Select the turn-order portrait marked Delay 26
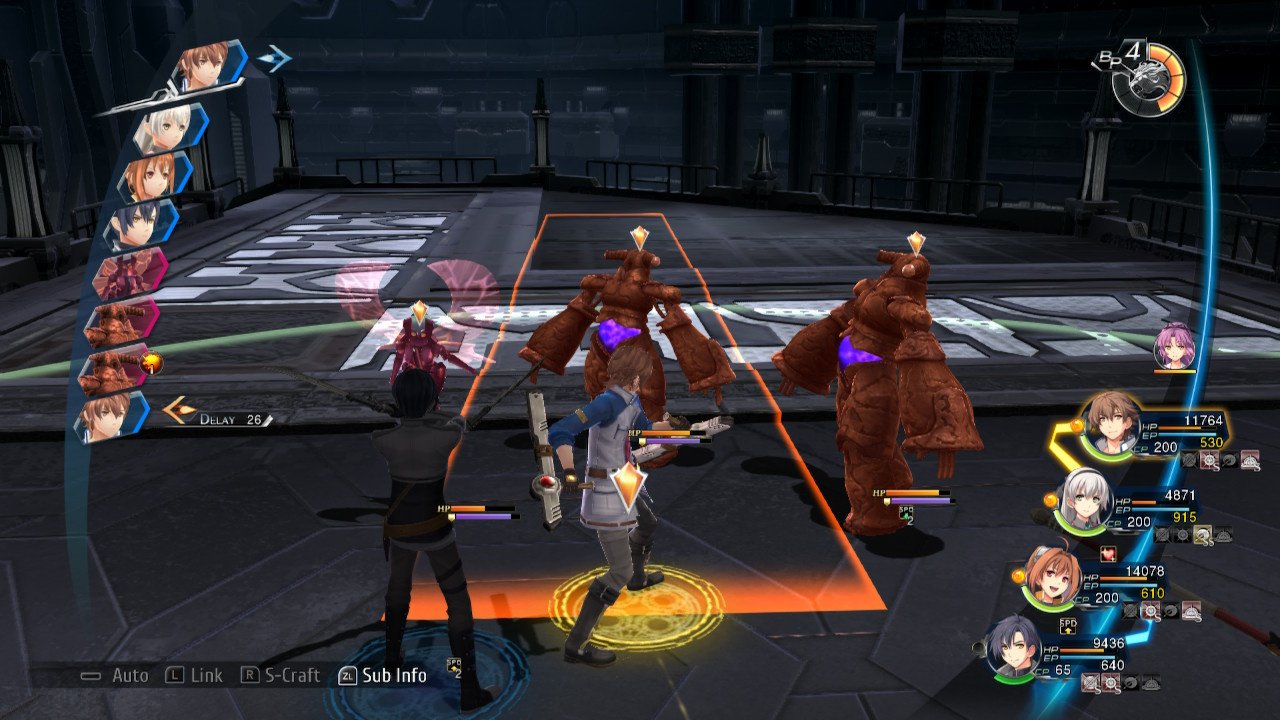The width and height of the screenshot is (1280, 720). 110,415
